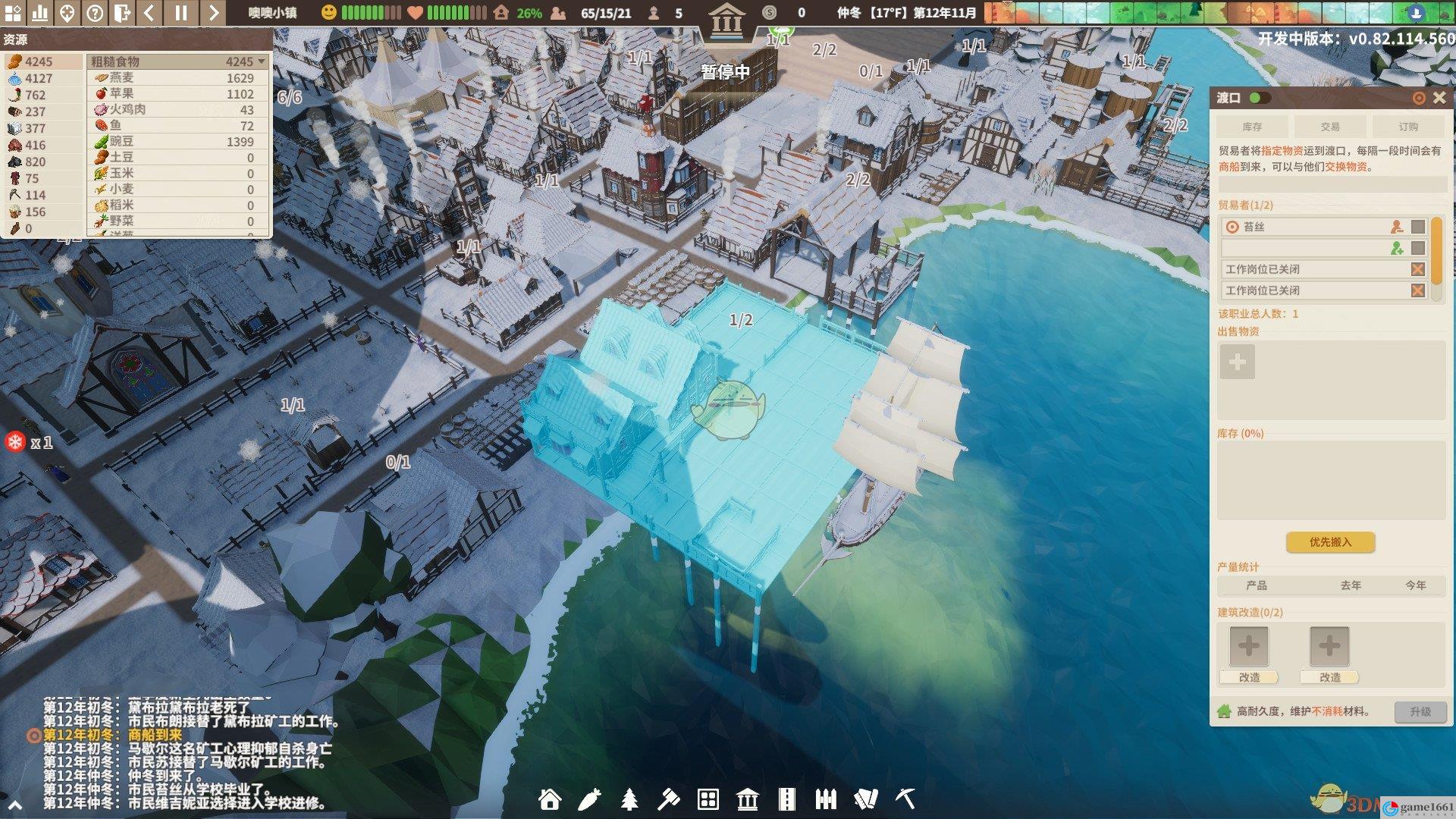The height and width of the screenshot is (819, 1456).
Task: Open the house build category
Action: point(550,799)
